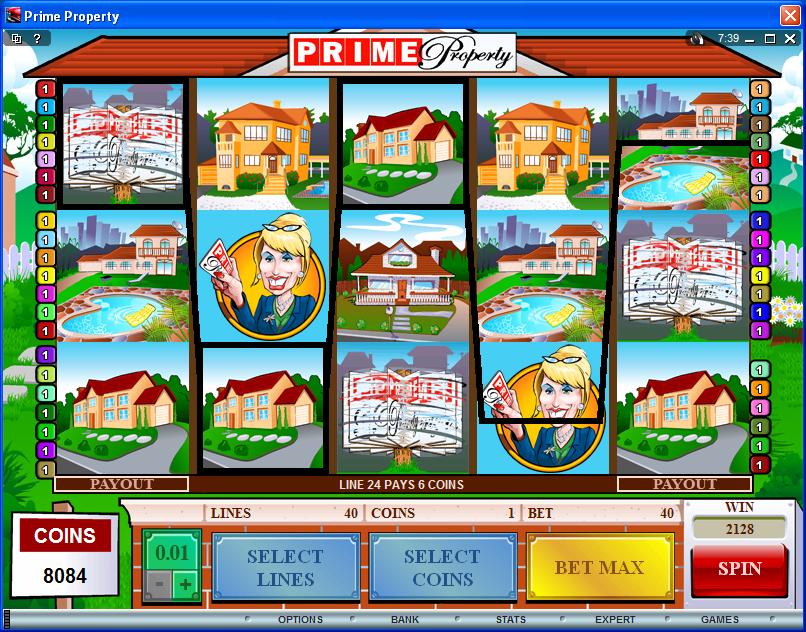Spin the reels with the red SPIN button
This screenshot has width=806, height=632.
pyautogui.click(x=739, y=568)
